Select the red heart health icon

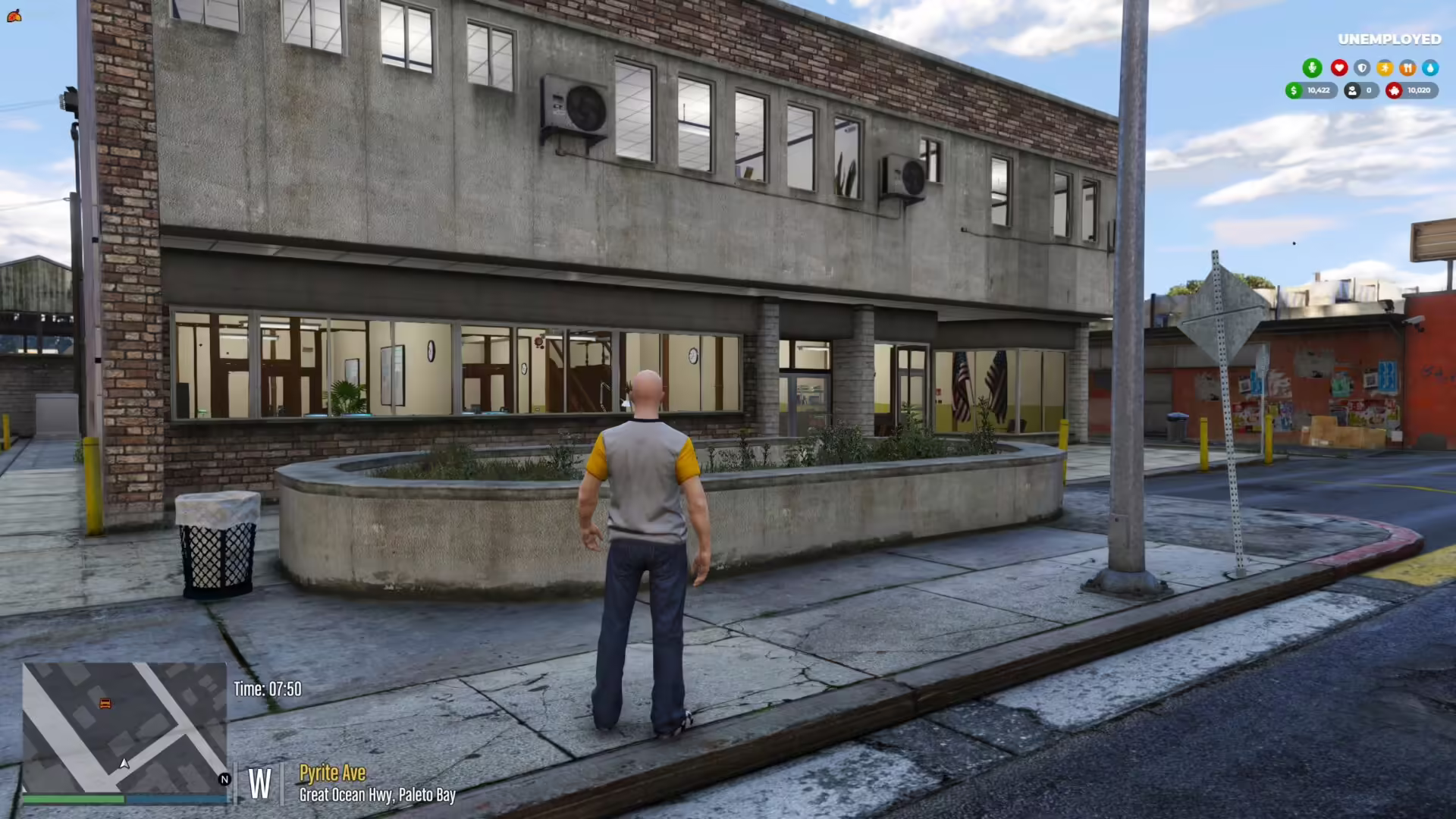coord(1338,67)
